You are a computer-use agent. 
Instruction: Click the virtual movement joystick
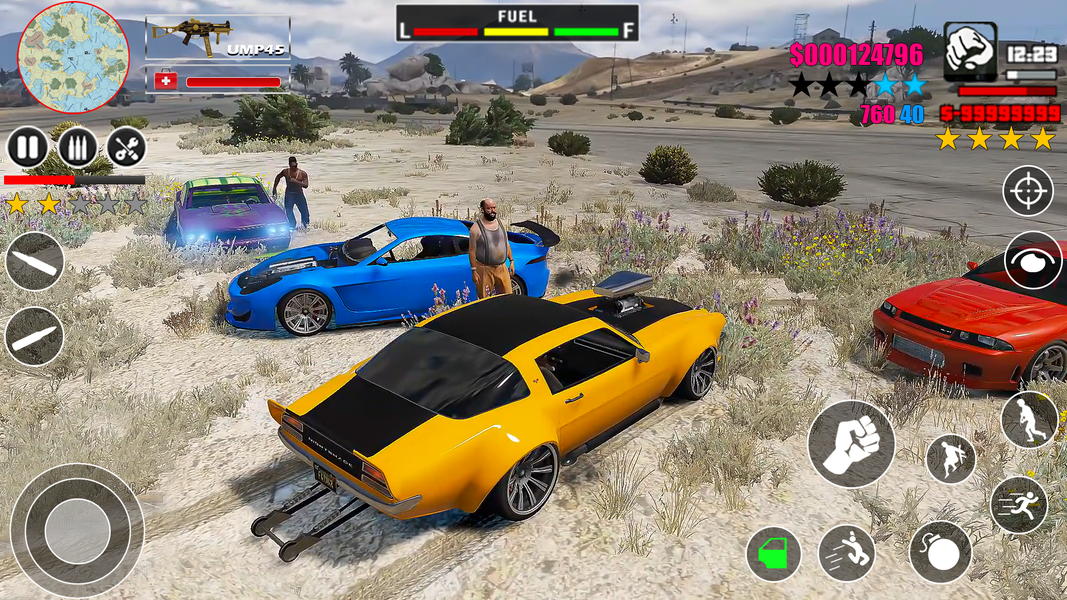click(x=77, y=530)
